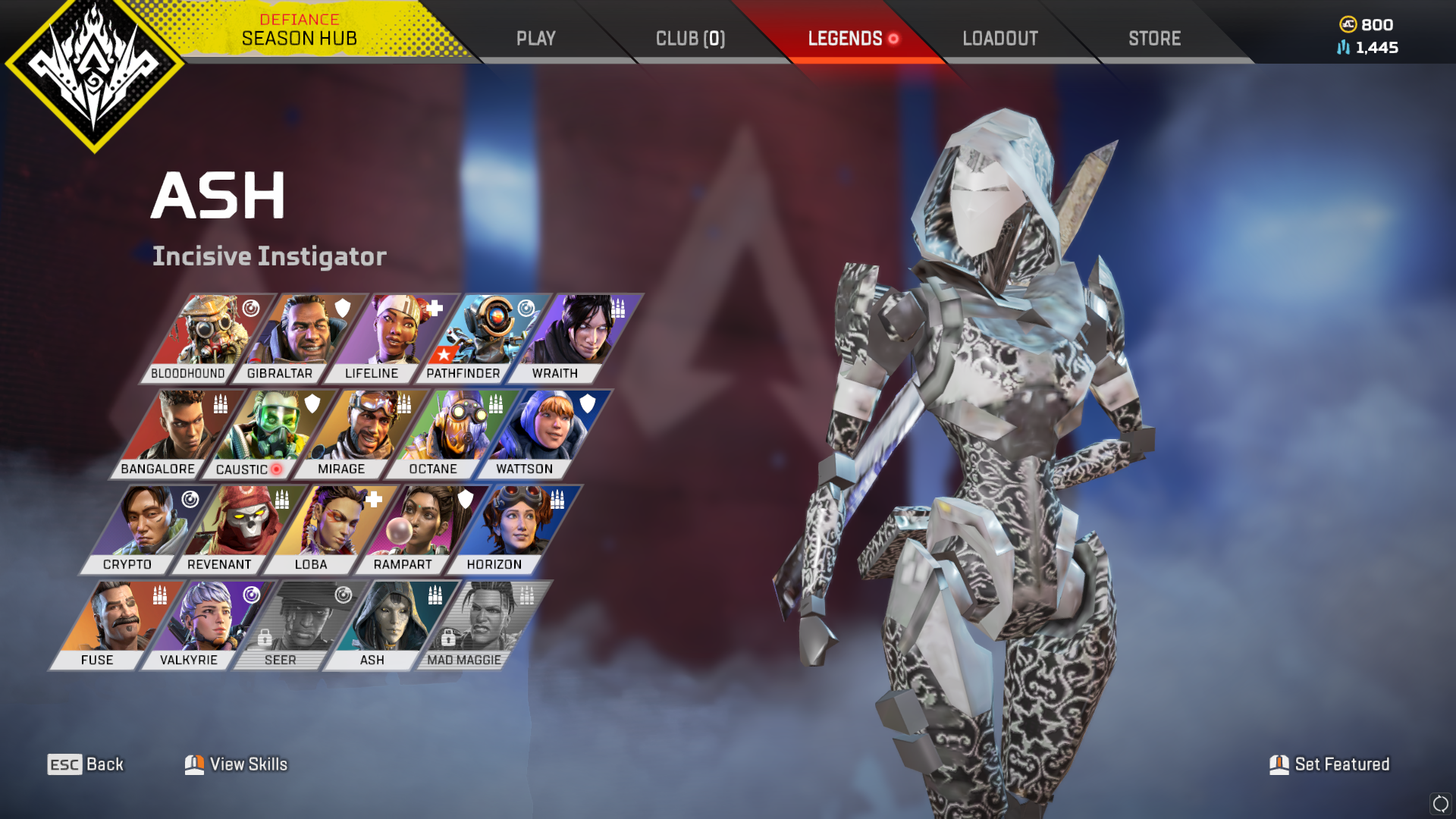Select Wraith from the roster
Viewport: 1456px width, 819px height.
(570, 337)
